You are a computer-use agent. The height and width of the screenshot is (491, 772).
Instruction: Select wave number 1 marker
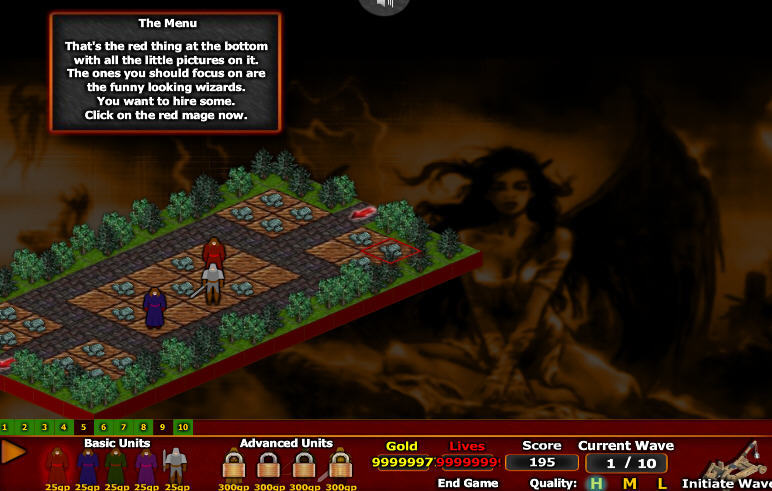[5, 427]
